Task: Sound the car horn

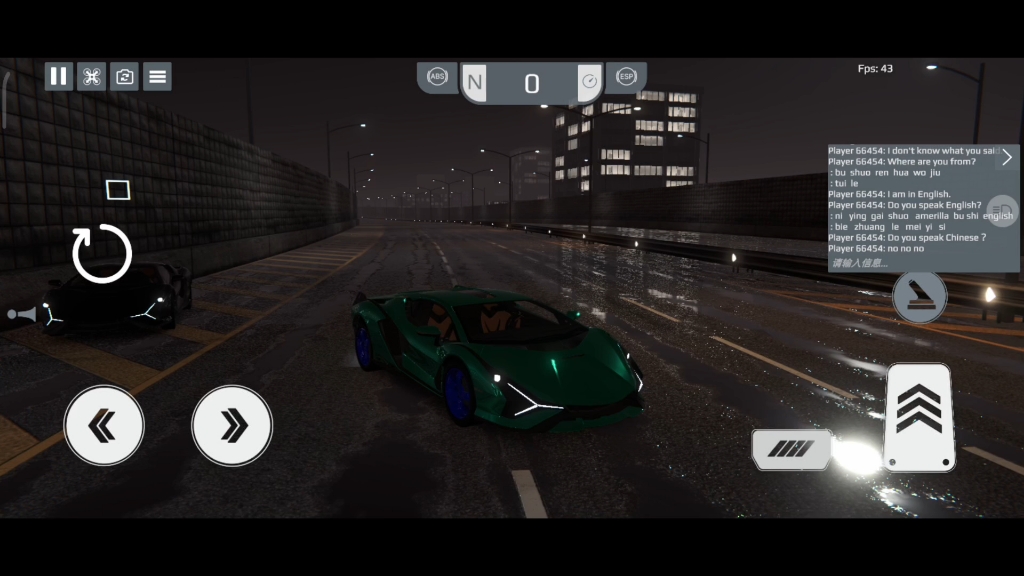Action: 20,315
